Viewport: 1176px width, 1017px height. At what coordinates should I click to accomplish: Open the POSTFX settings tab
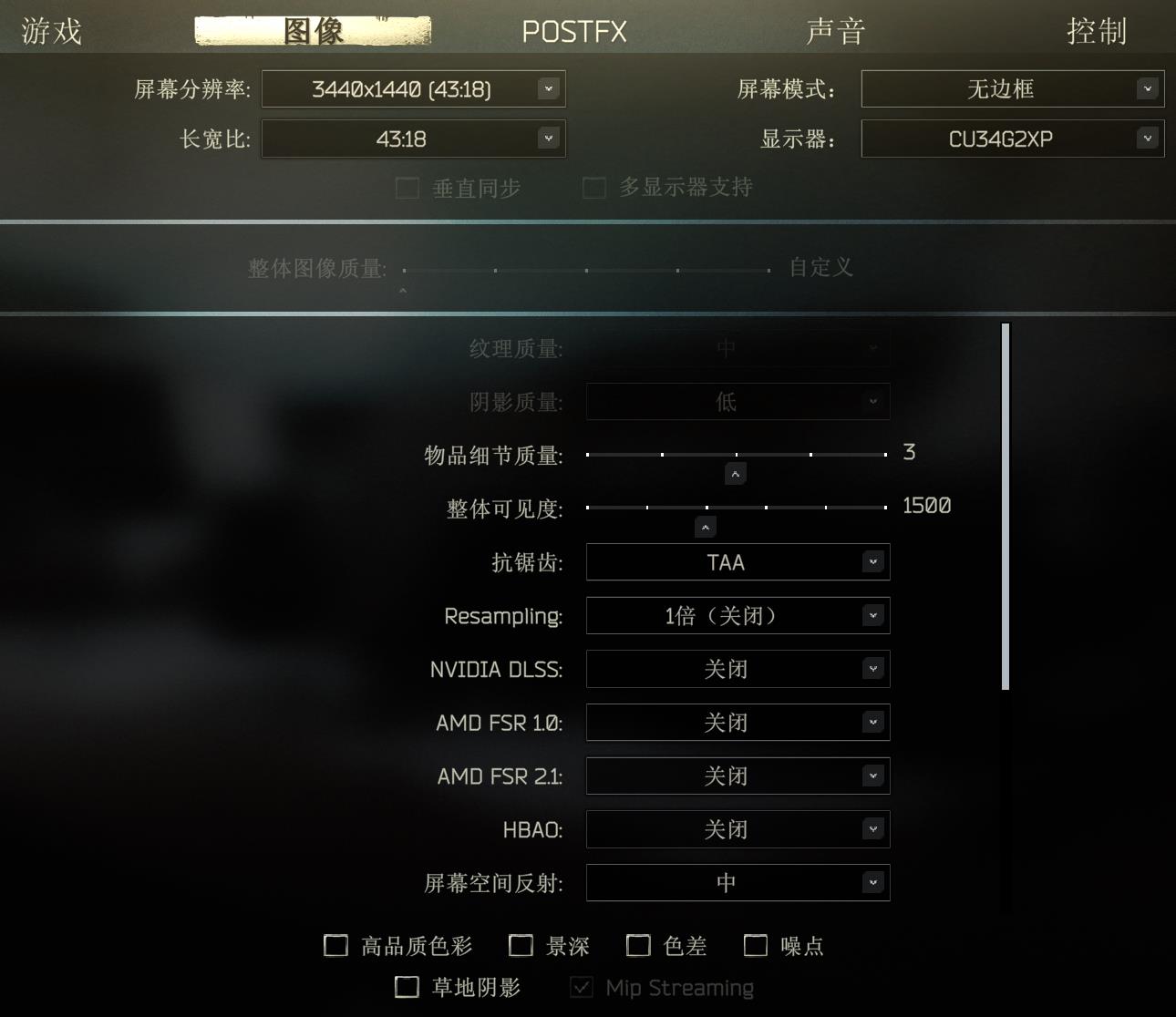573,30
